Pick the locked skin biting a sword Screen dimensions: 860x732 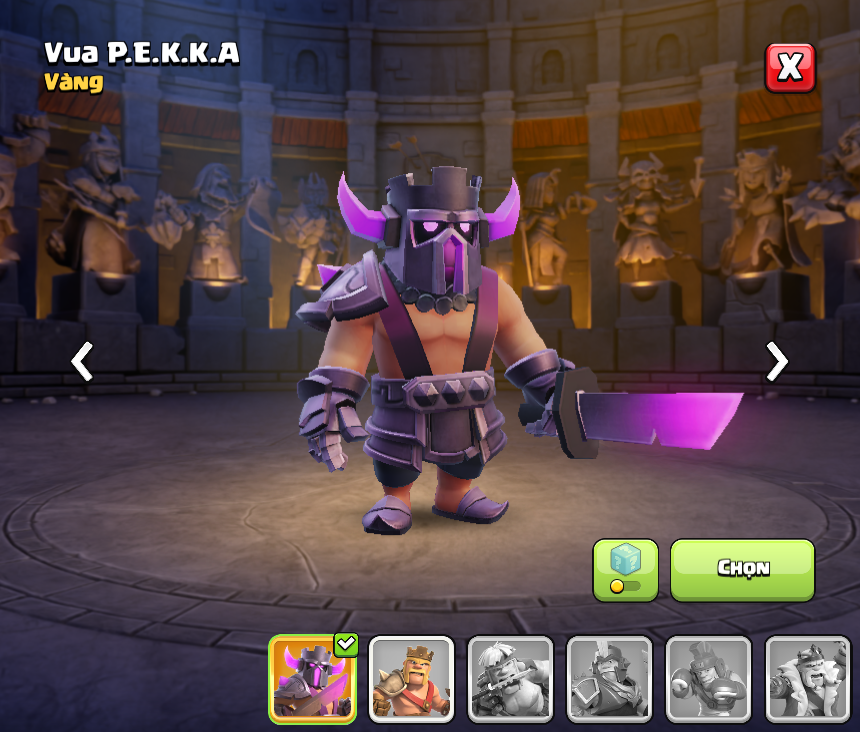tap(510, 679)
